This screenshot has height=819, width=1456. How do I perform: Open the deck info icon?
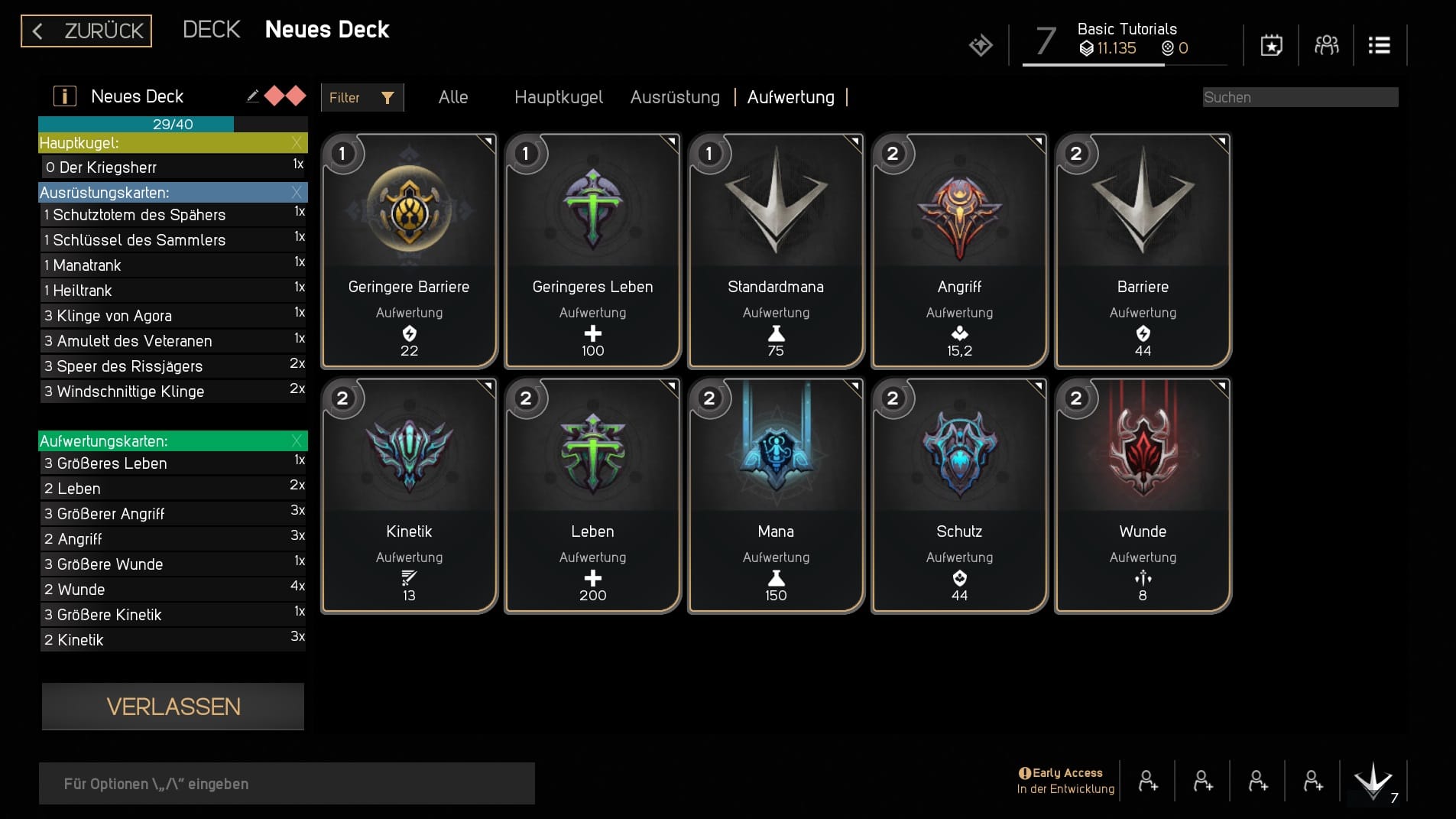(65, 96)
